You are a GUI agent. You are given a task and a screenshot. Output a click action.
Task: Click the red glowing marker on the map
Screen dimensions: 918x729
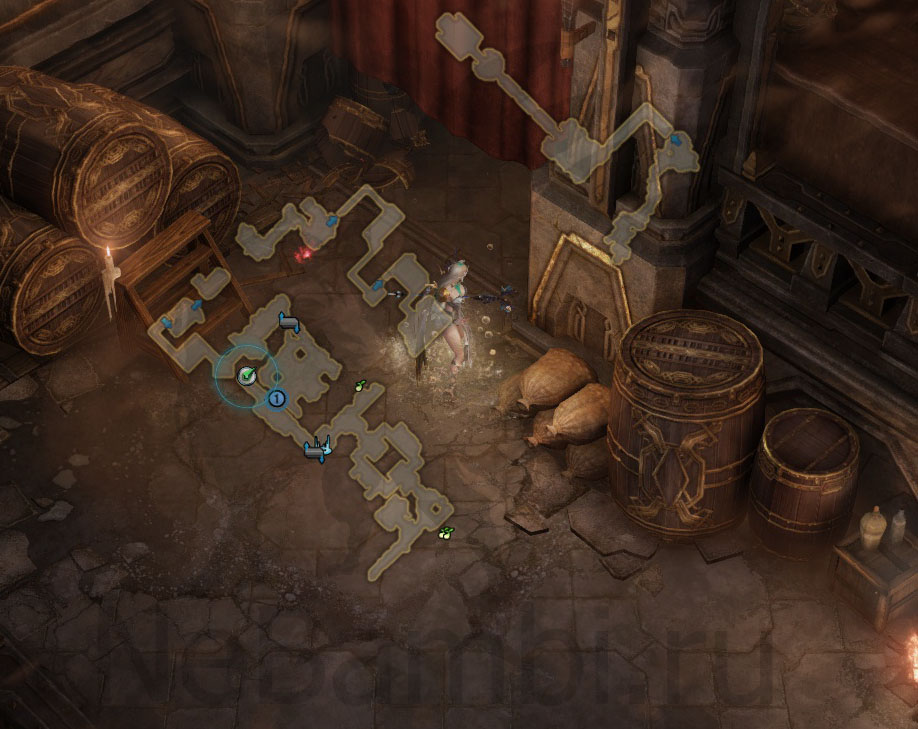click(302, 255)
